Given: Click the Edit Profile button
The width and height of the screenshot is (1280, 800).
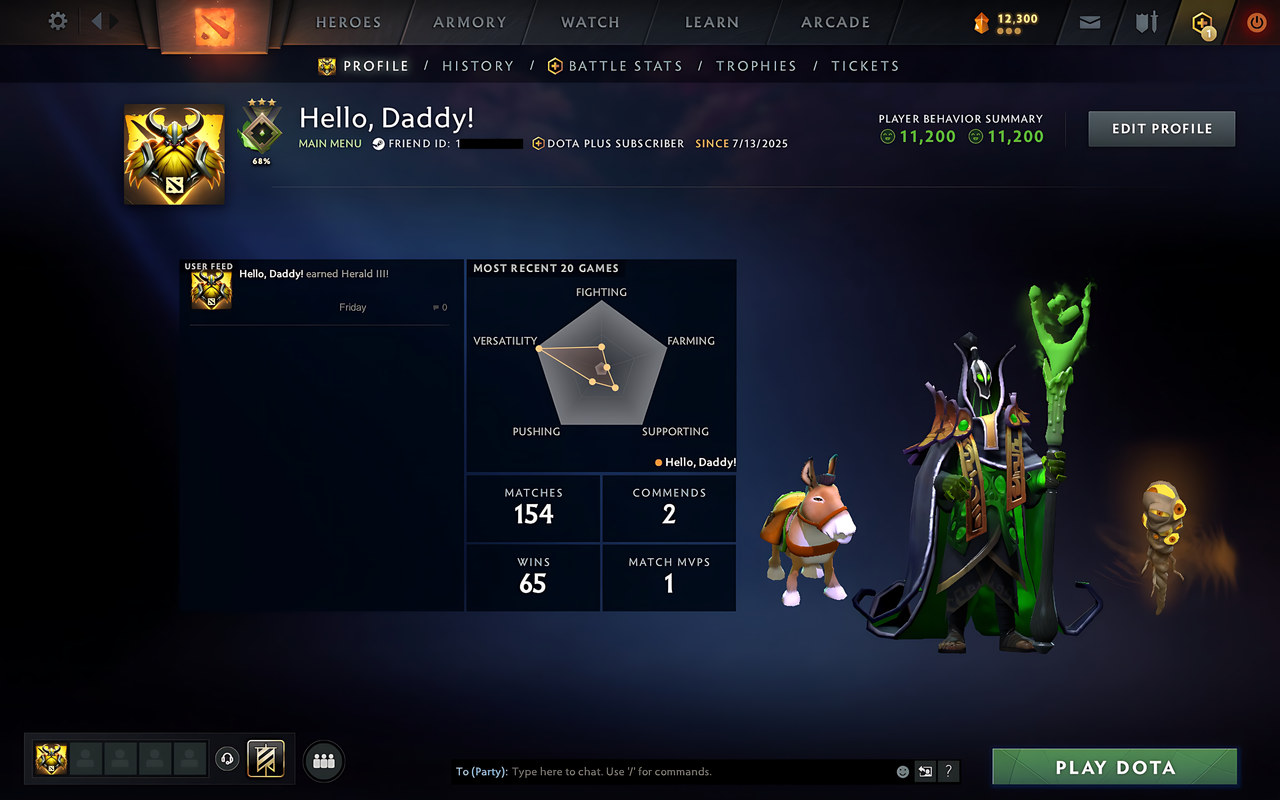Looking at the screenshot, I should coord(1161,128).
